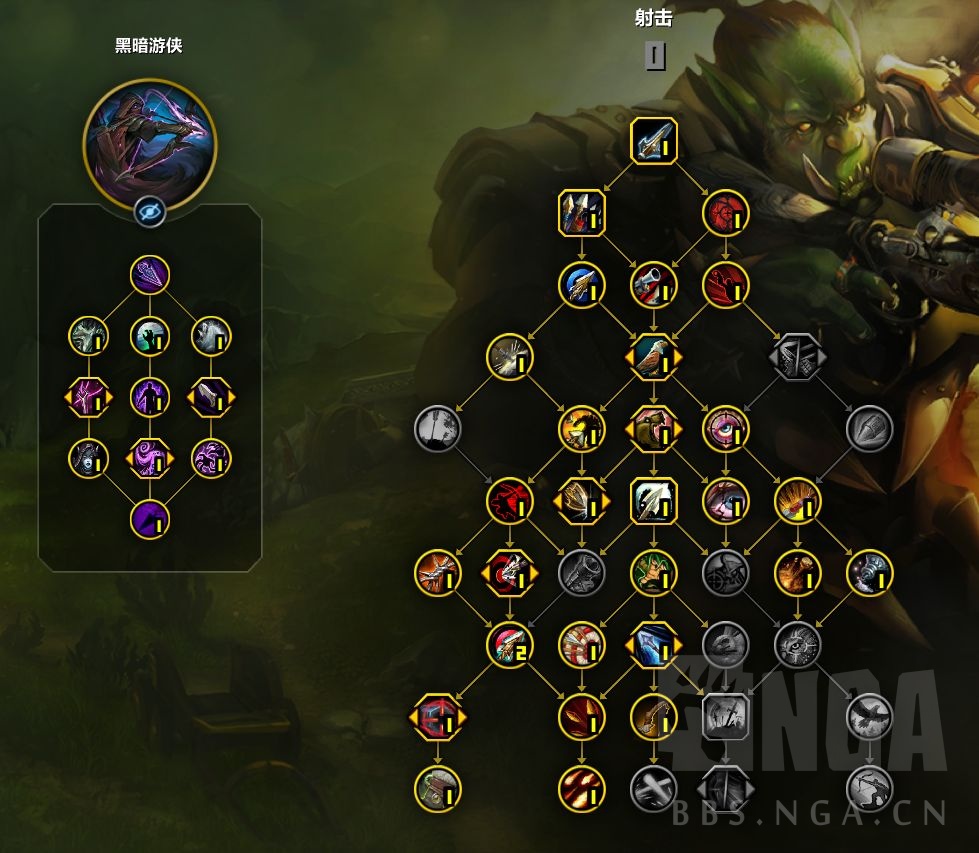Viewport: 979px width, 853px height.
Task: Click the greyed-out arrowhead talent
Action: click(869, 429)
